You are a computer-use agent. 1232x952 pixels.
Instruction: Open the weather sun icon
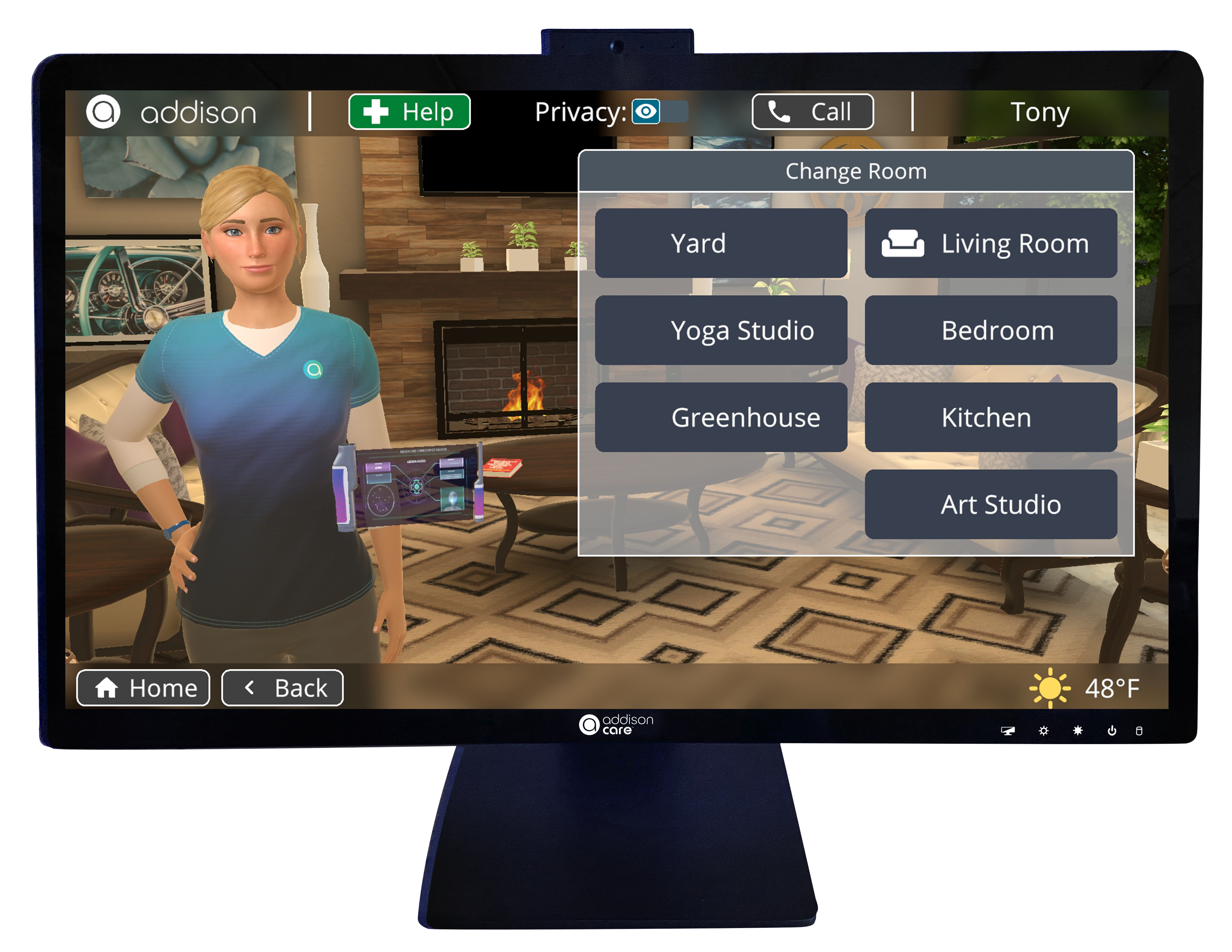pos(1049,688)
